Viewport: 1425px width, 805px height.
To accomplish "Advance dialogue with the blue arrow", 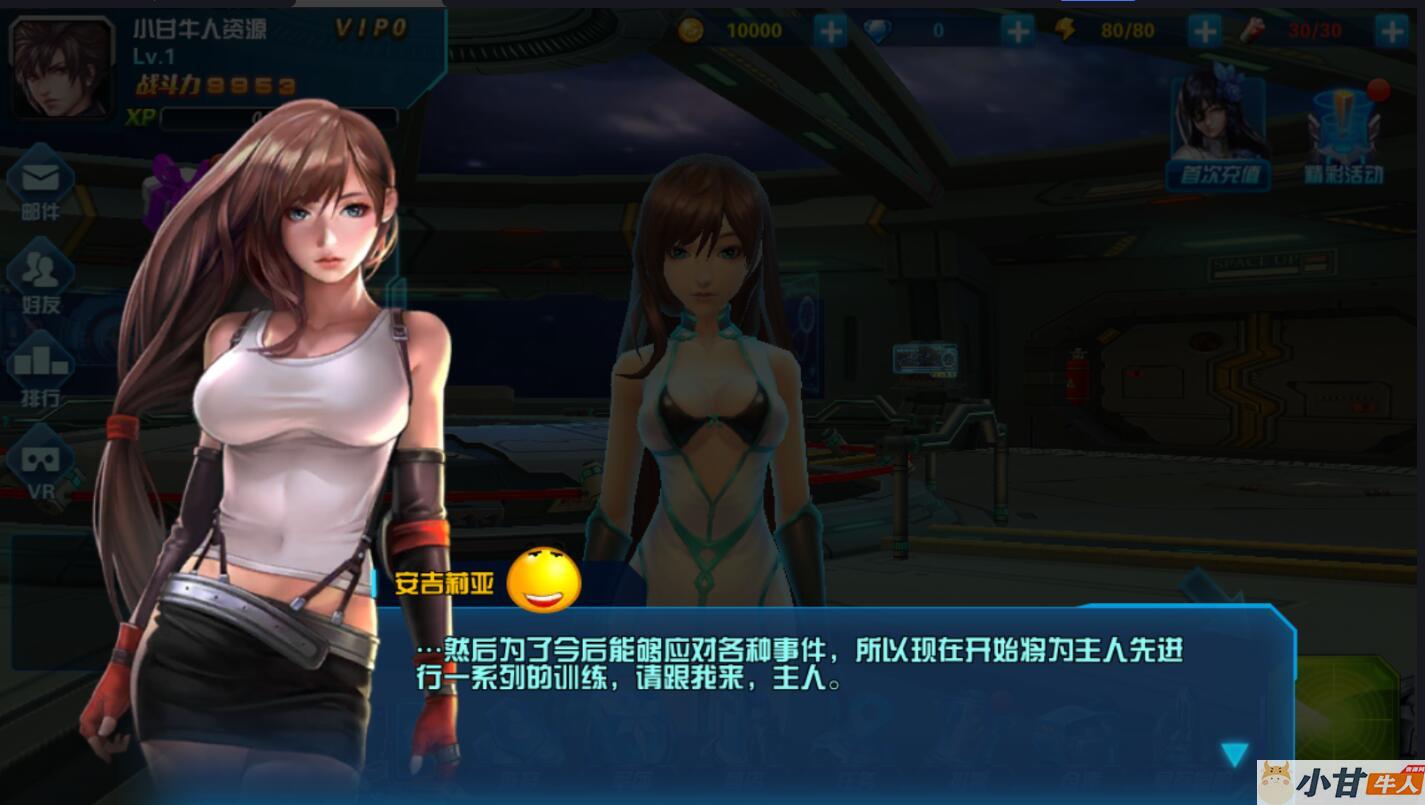I will tap(1235, 754).
